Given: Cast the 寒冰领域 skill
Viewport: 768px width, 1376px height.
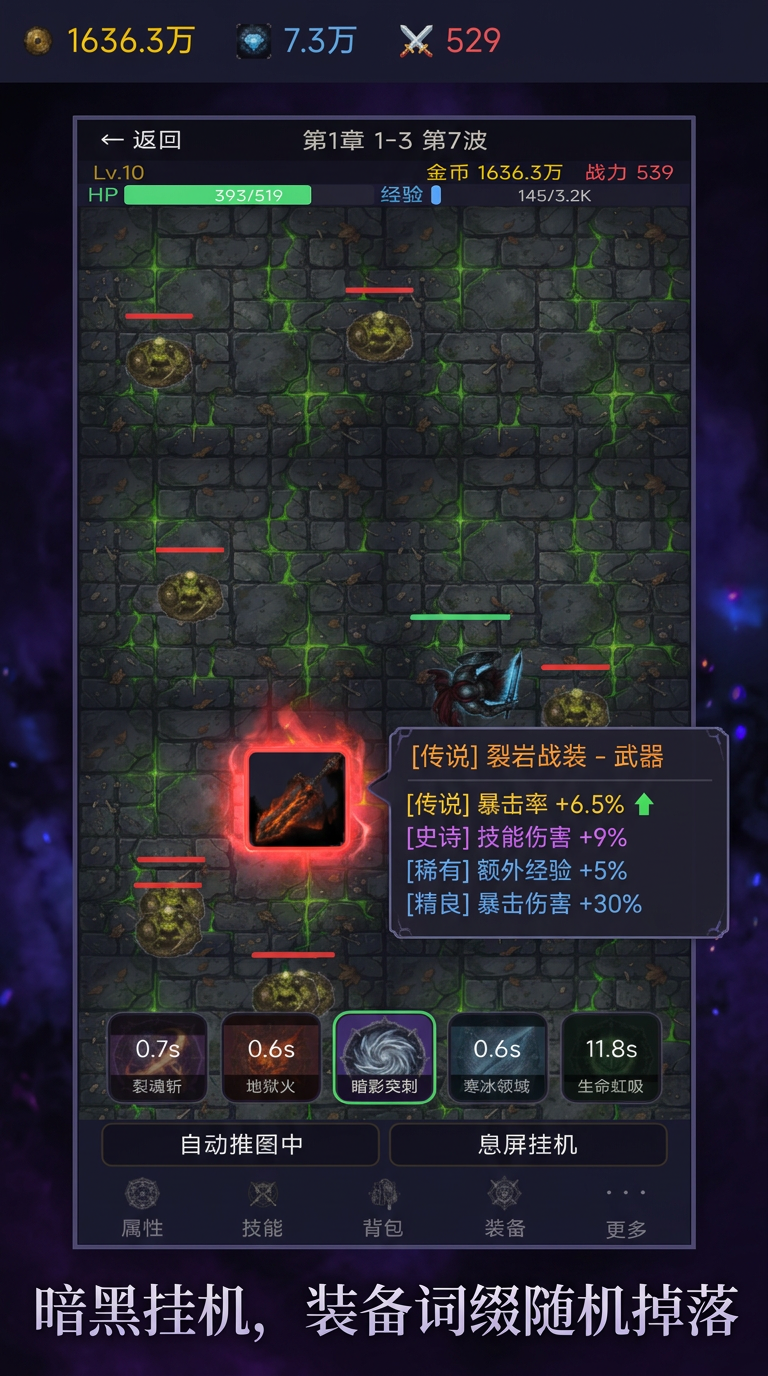Looking at the screenshot, I should tap(497, 1058).
